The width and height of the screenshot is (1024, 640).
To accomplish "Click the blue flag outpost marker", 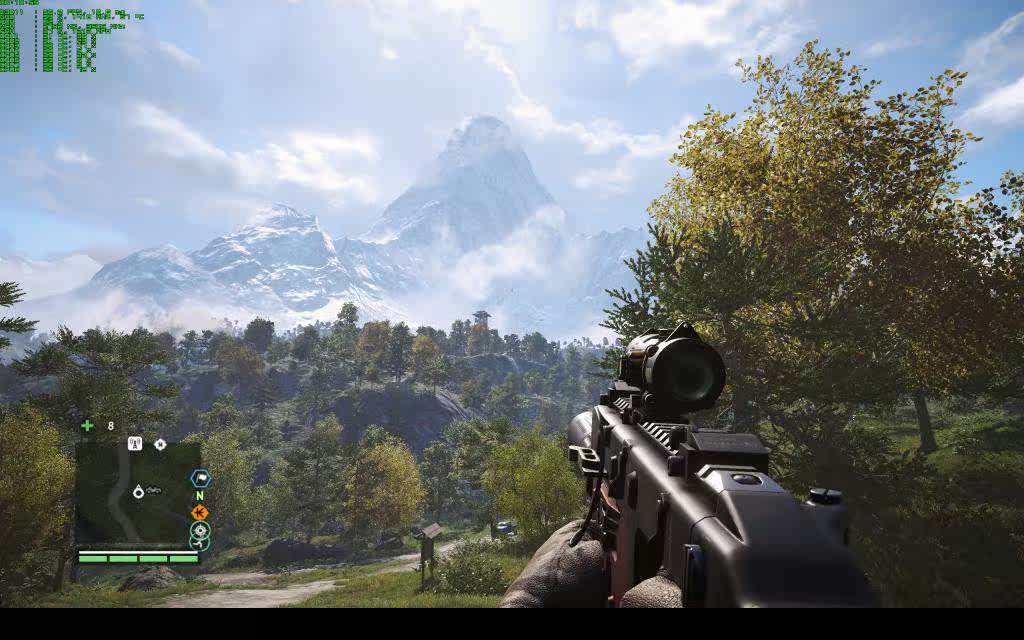I will click(200, 478).
